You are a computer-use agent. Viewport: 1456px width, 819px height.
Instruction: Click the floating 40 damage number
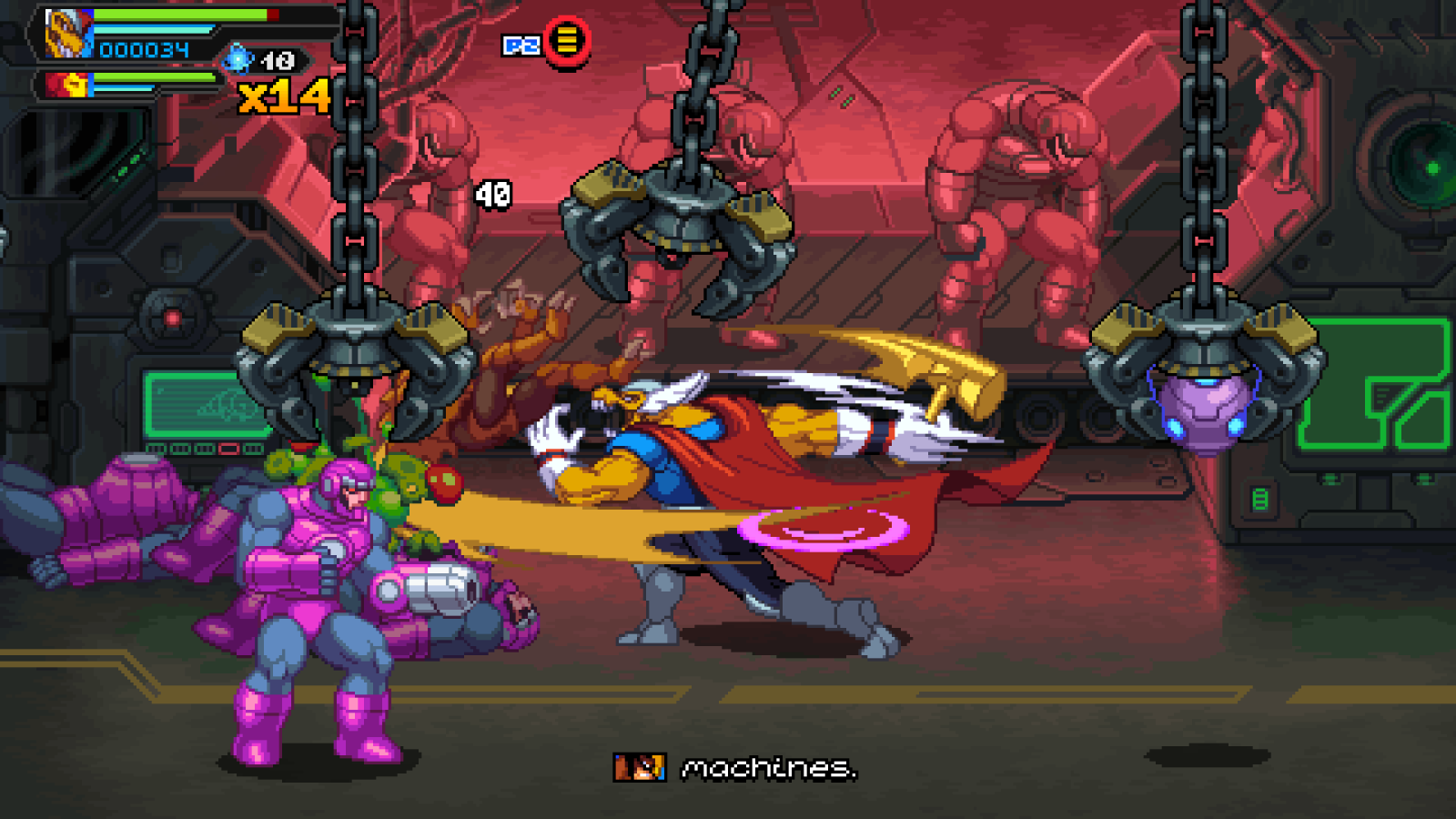492,194
